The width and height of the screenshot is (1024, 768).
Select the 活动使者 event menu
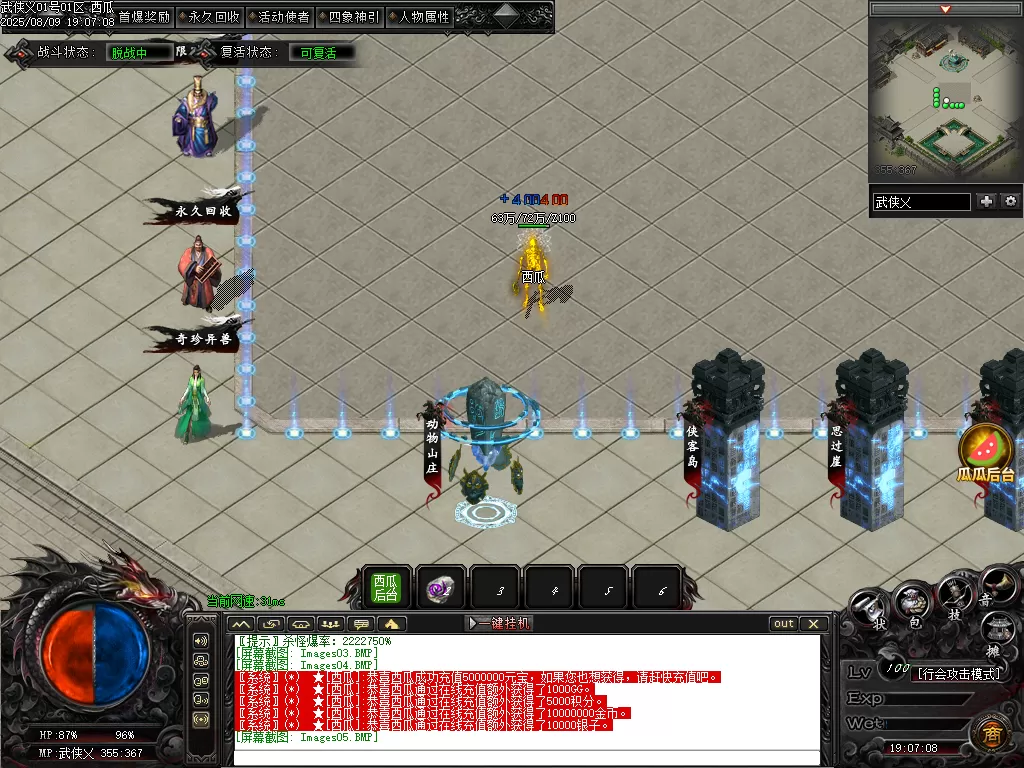click(x=283, y=17)
